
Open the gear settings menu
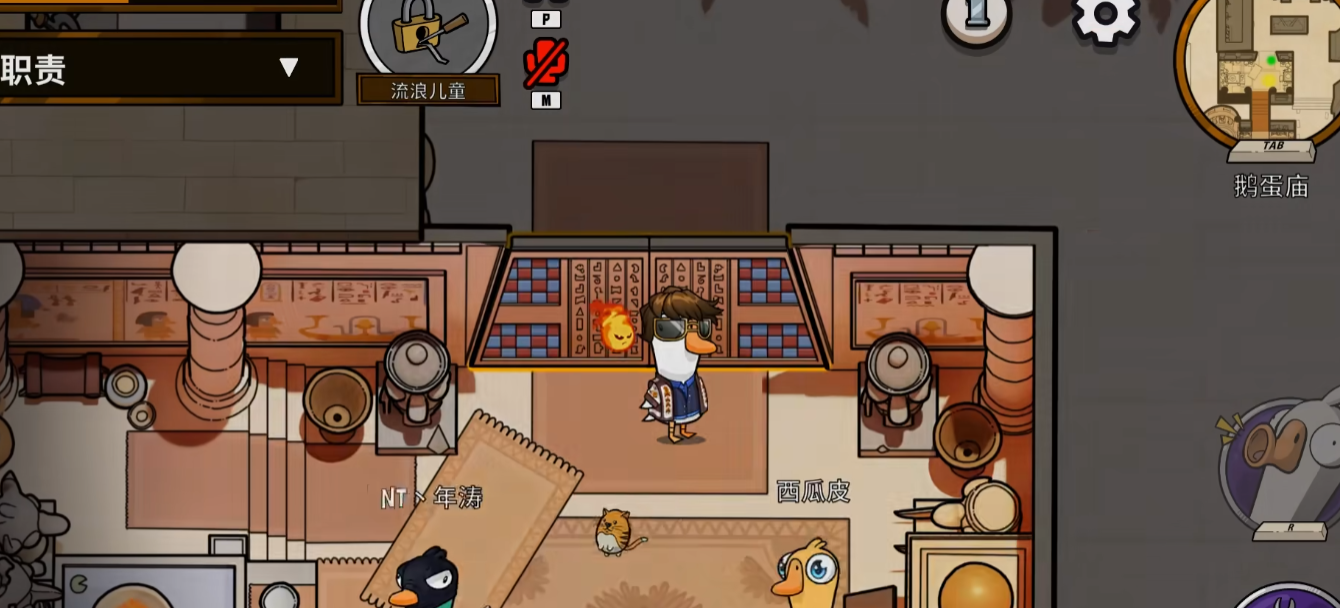(1105, 18)
